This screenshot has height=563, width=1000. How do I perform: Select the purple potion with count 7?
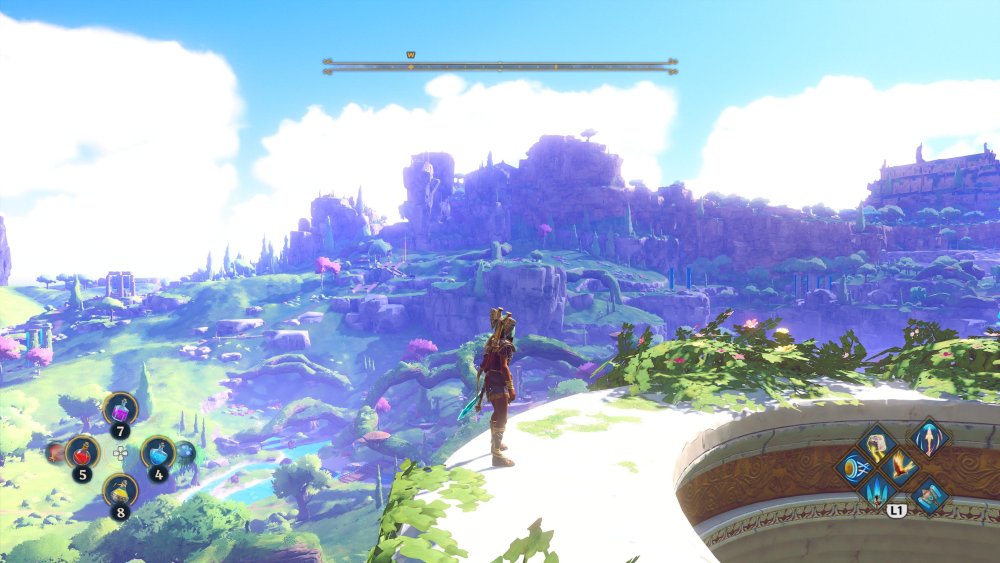point(121,409)
